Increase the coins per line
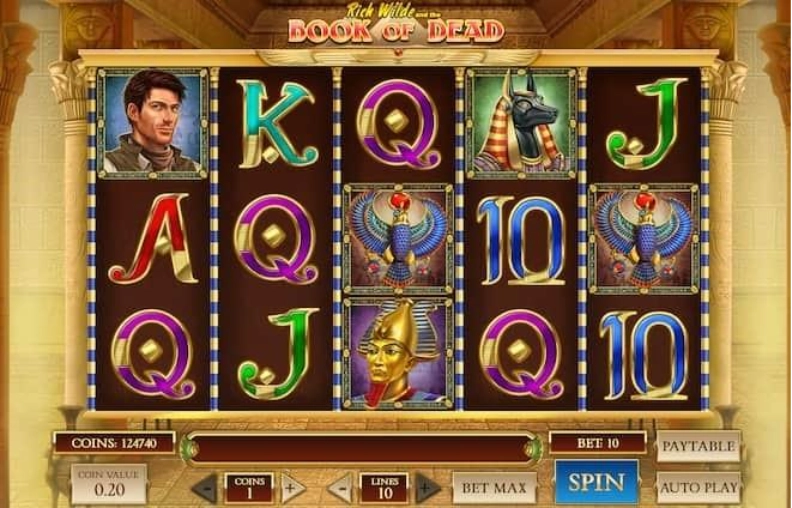792x508 pixels. point(291,489)
